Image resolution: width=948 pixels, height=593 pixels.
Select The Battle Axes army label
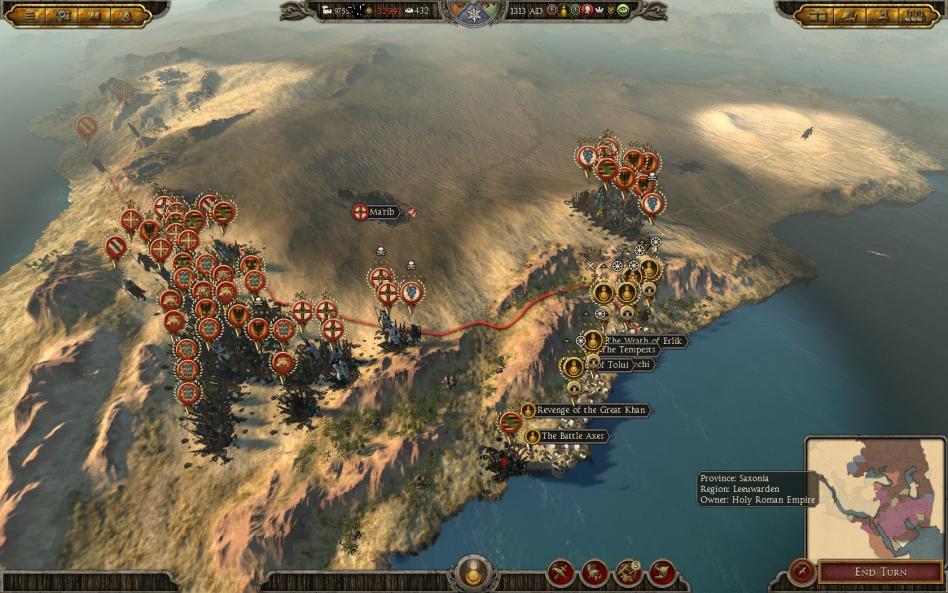574,436
